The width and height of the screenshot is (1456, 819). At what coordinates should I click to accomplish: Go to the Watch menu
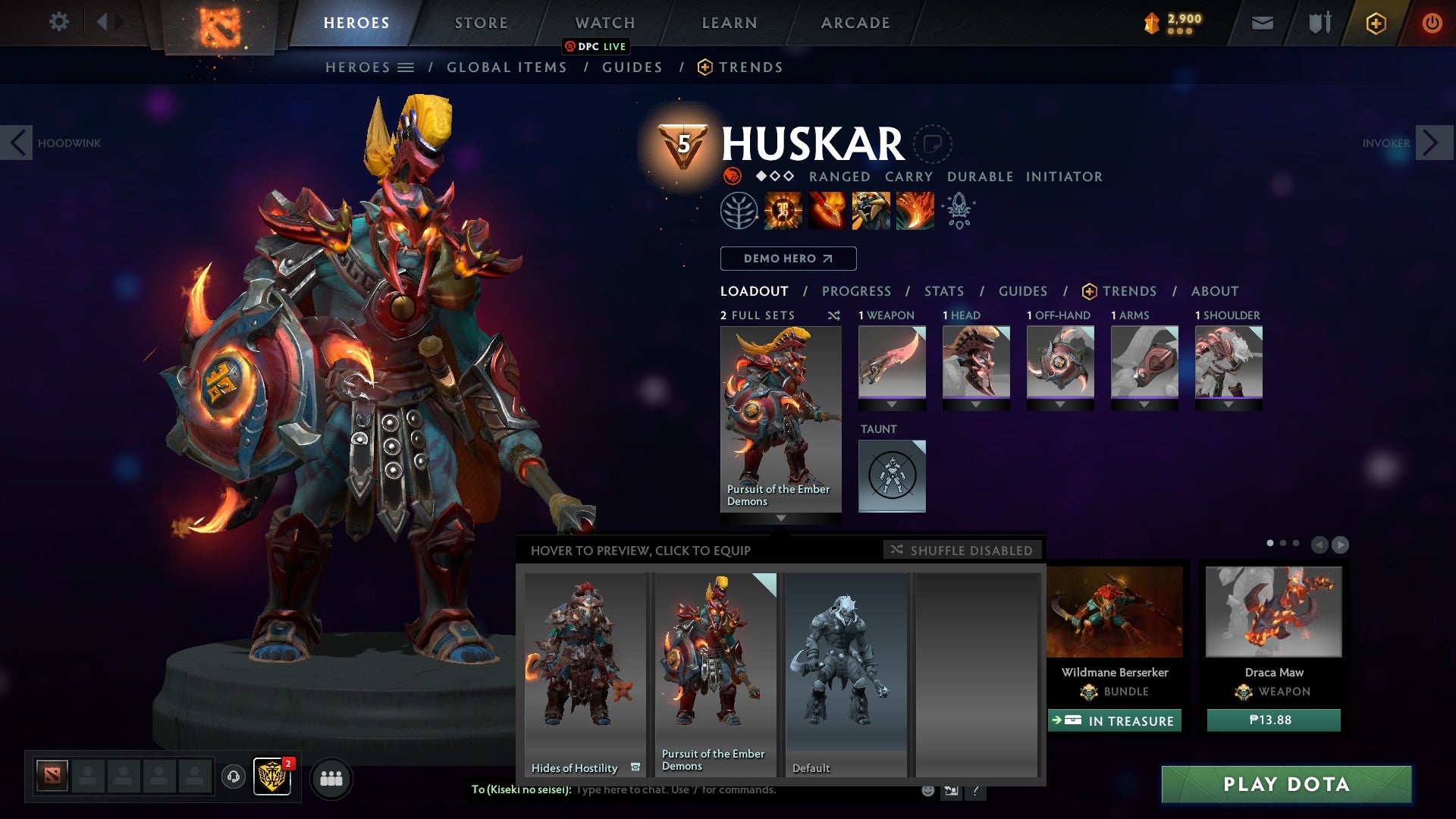[x=604, y=23]
